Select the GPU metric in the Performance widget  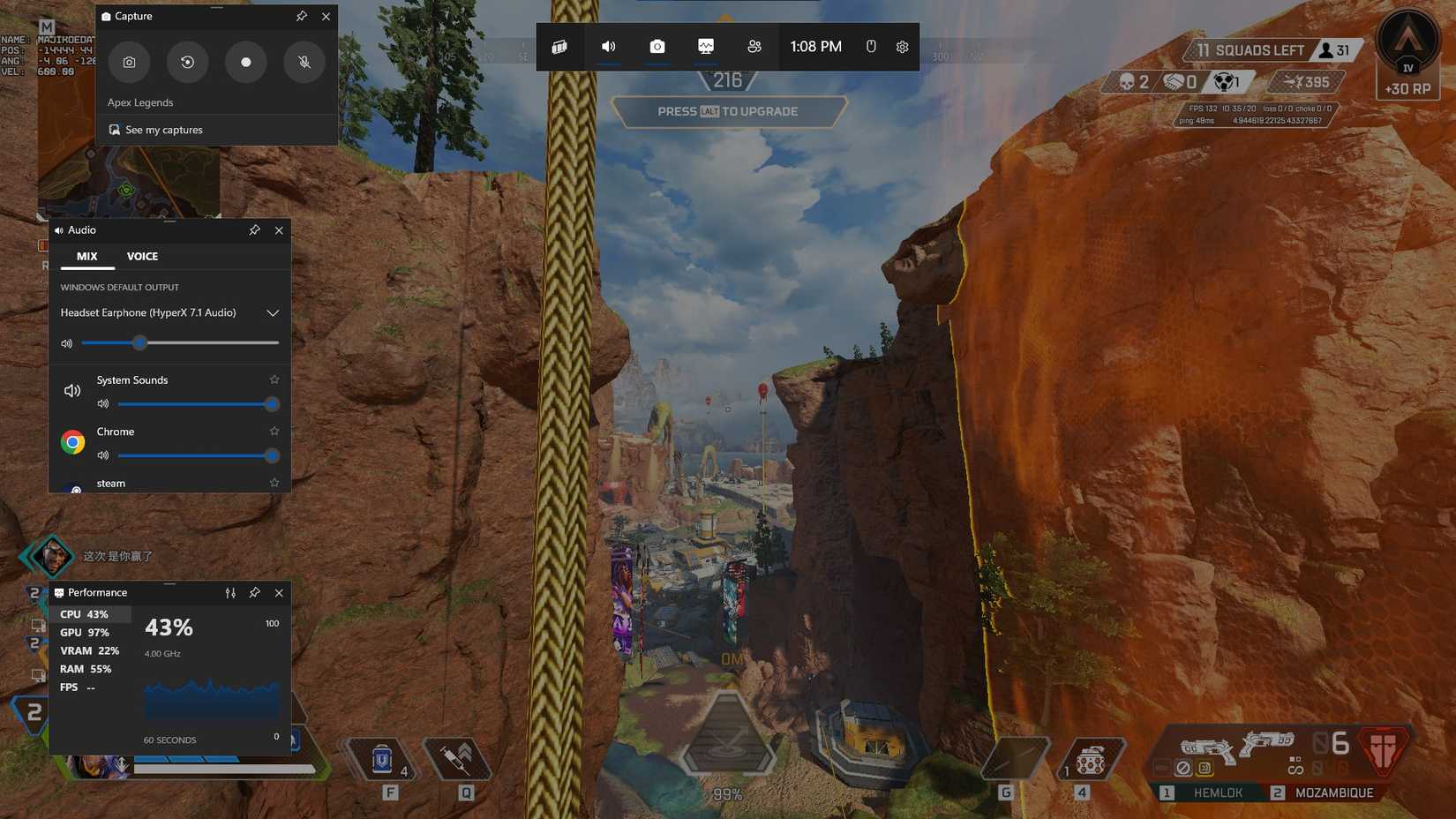(82, 632)
